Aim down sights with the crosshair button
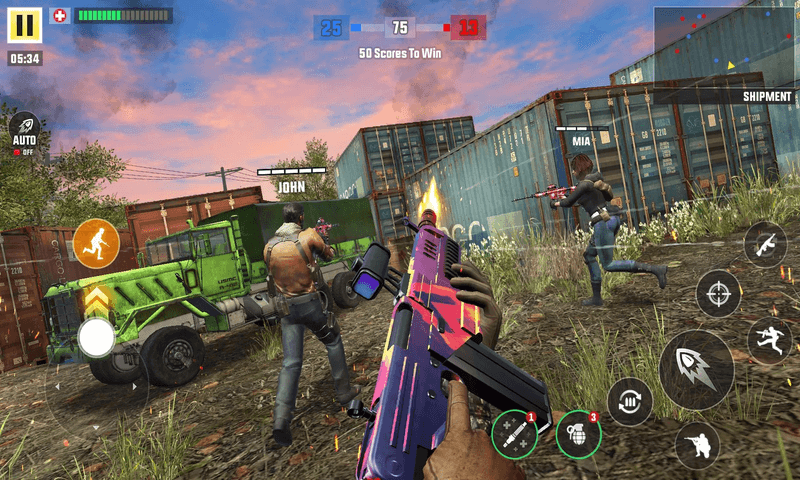Image resolution: width=800 pixels, height=480 pixels. coord(718,293)
